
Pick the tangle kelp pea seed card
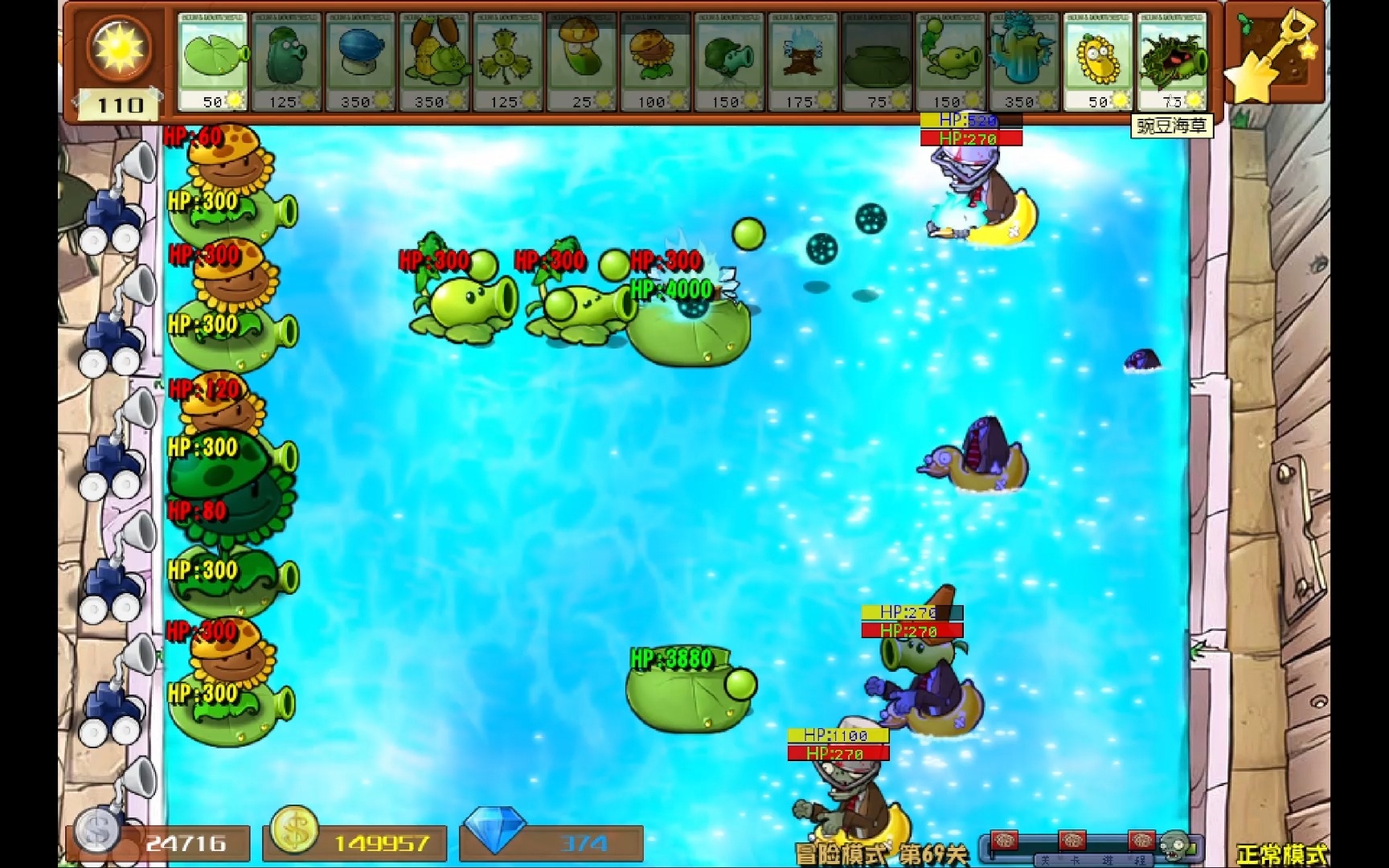[1172, 61]
